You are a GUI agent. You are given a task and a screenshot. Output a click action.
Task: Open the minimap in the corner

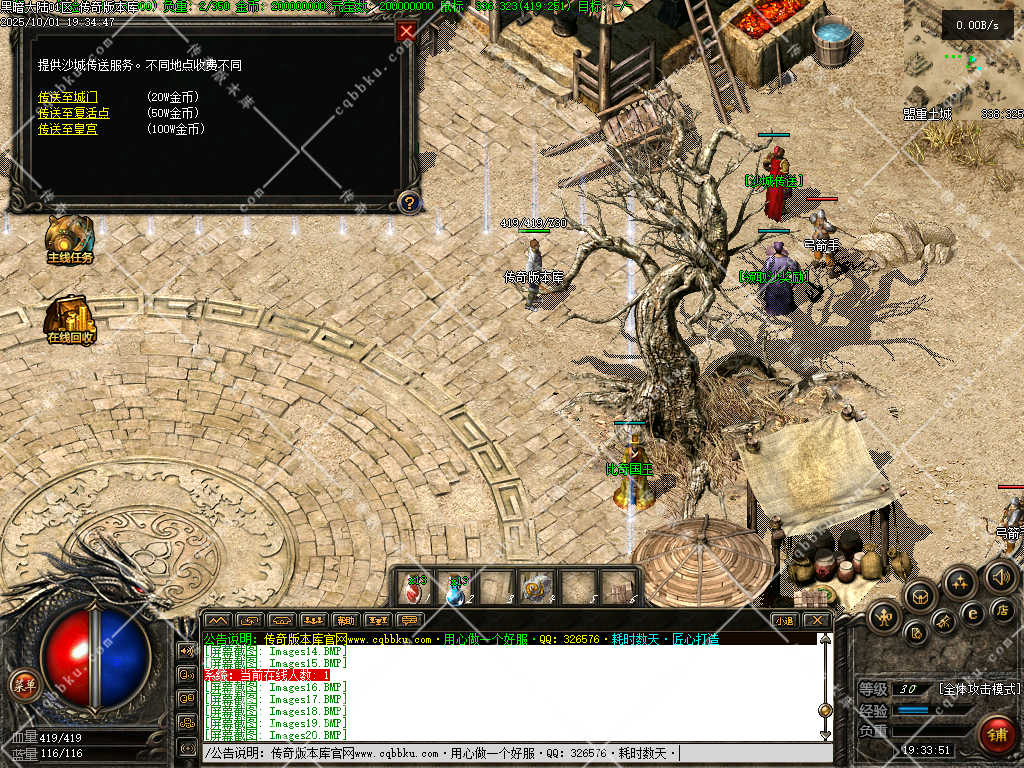(960, 55)
